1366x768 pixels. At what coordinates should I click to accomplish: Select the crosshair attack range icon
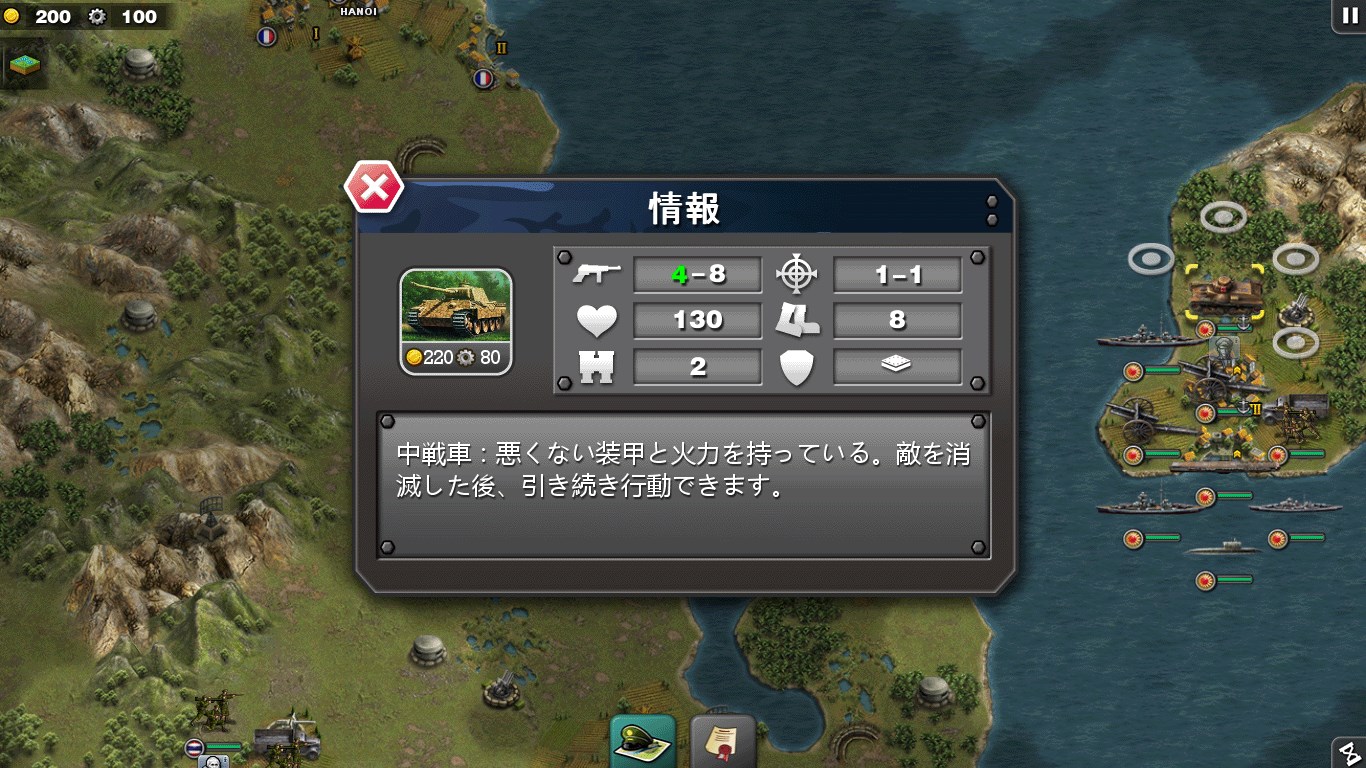click(x=797, y=272)
